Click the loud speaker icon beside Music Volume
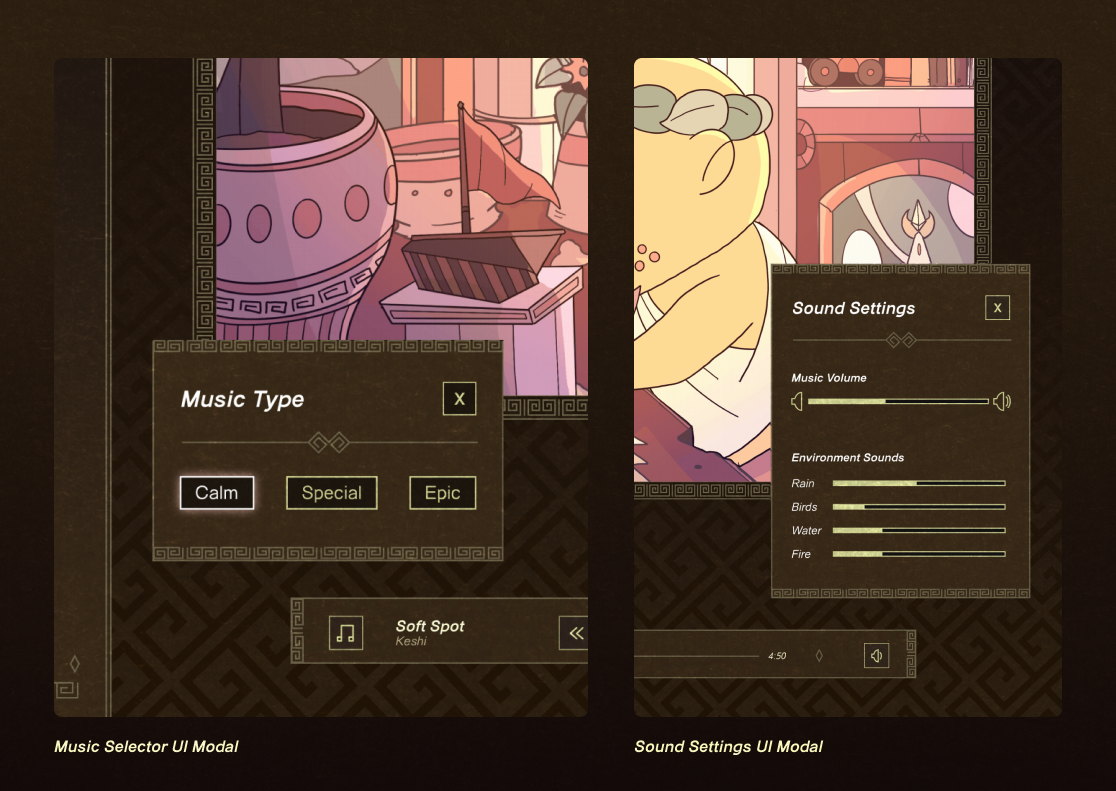This screenshot has height=791, width=1116. click(1002, 401)
